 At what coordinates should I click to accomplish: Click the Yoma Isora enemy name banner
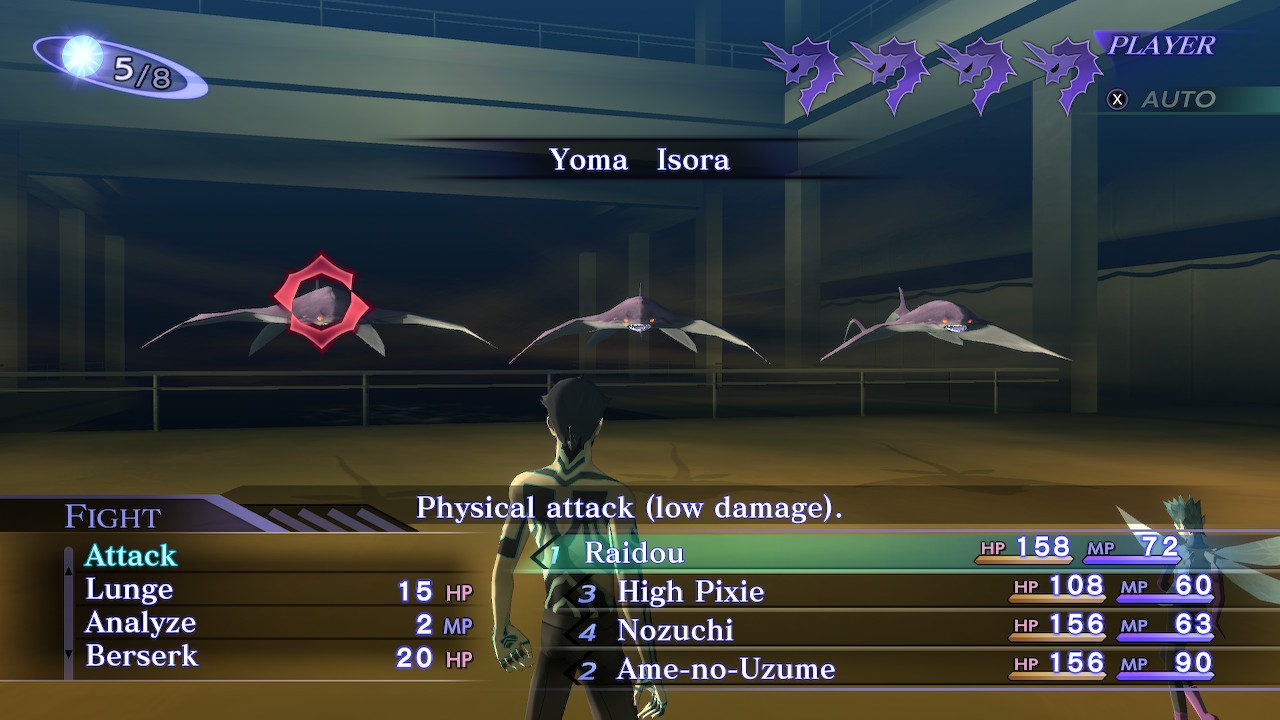[640, 160]
